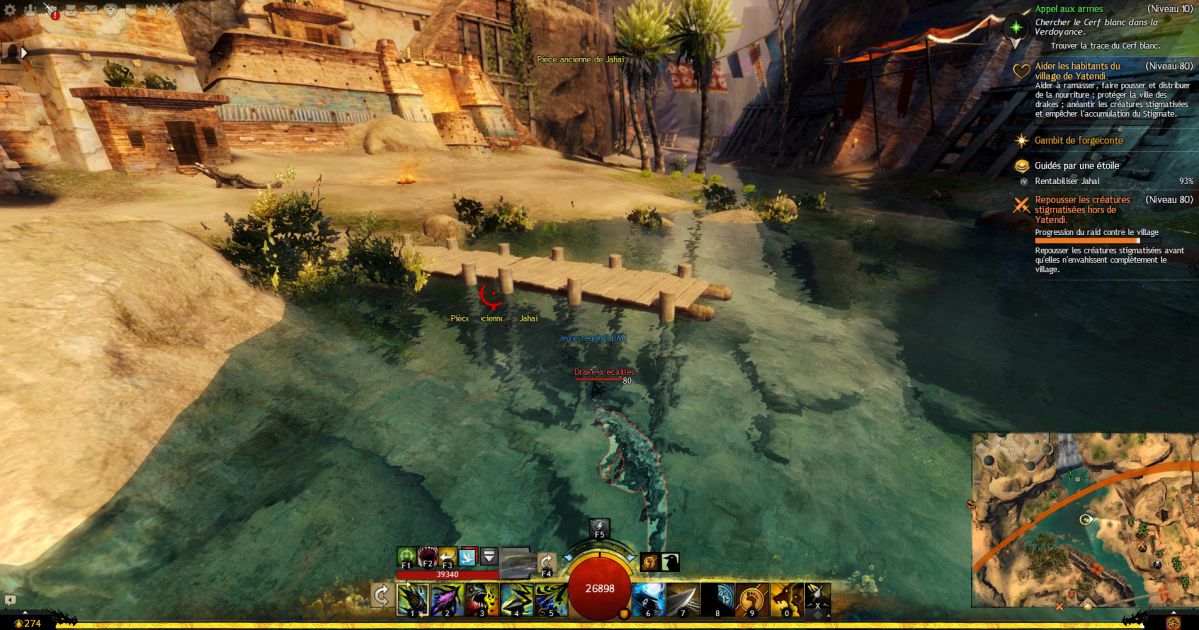Click the minimap
The height and width of the screenshot is (630, 1199).
click(x=1084, y=519)
